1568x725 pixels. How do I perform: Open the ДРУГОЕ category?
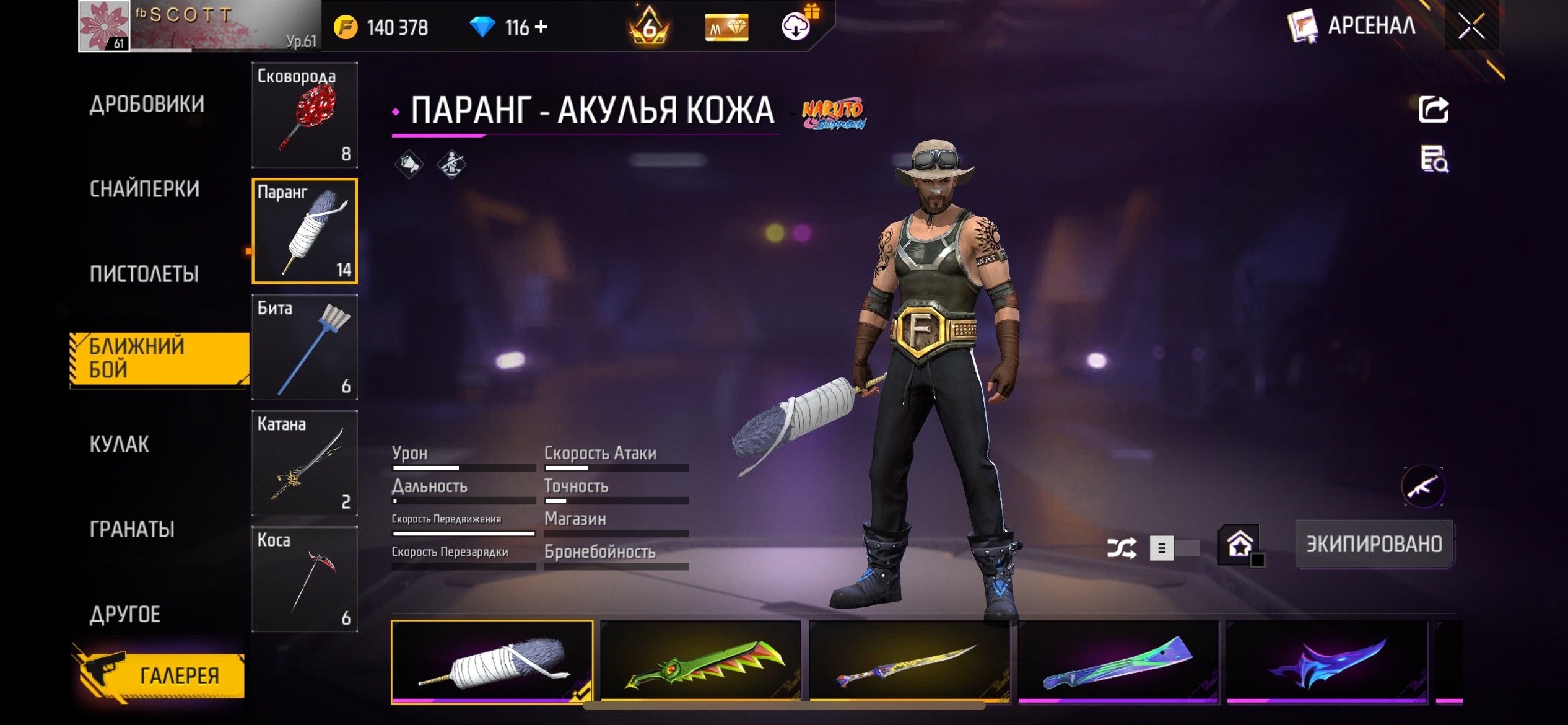[x=124, y=614]
